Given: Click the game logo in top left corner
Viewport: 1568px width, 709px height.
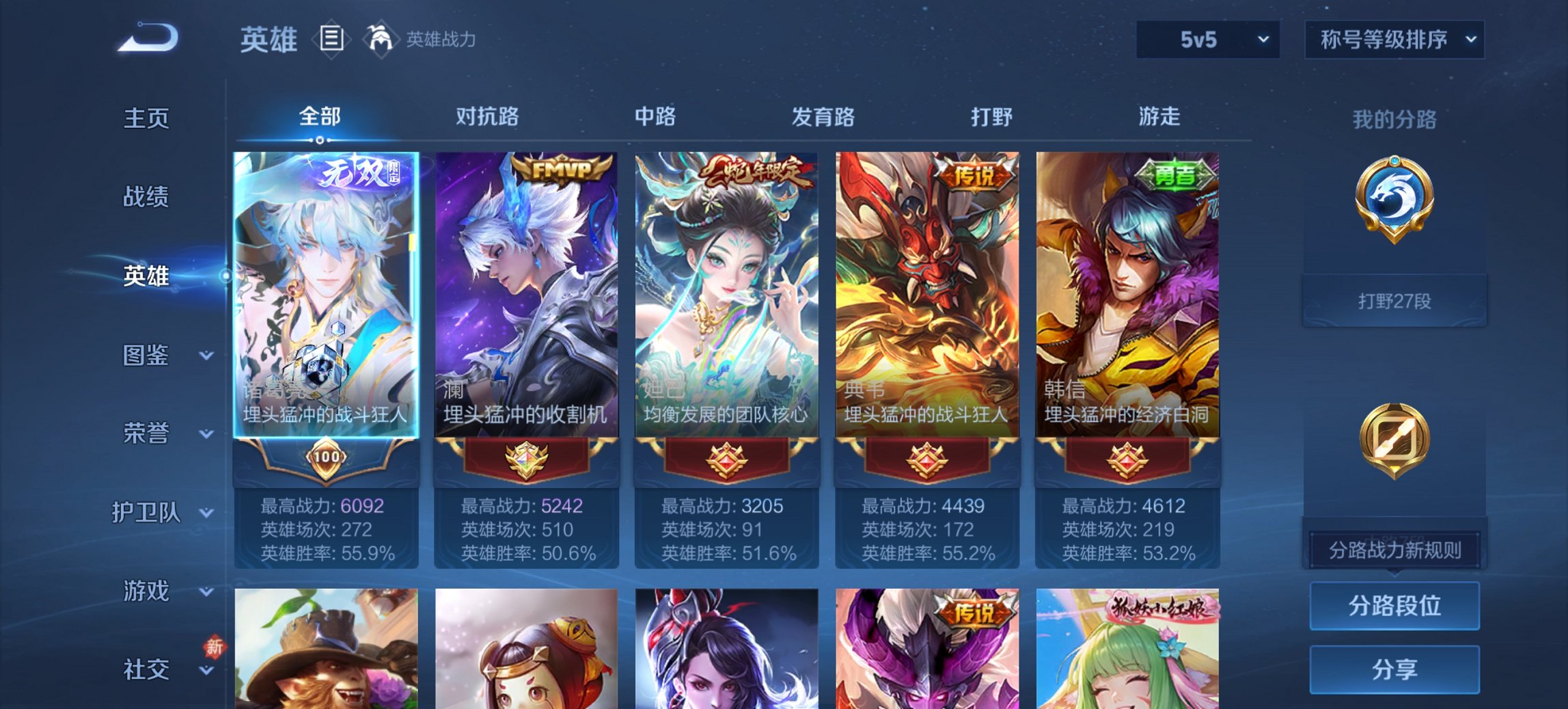Looking at the screenshot, I should 147,38.
